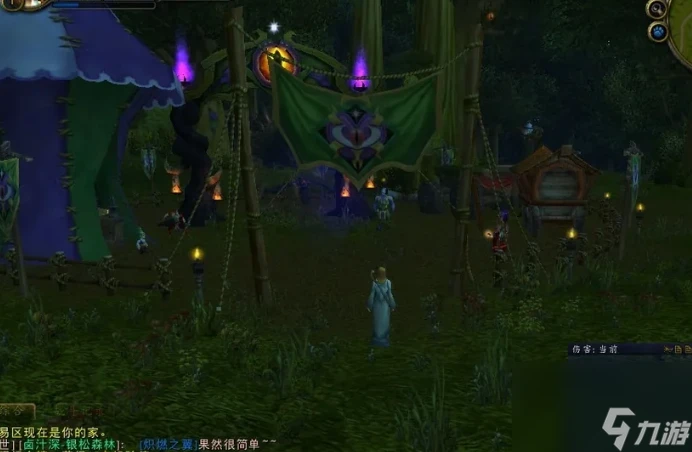Click the 卤汁深·银松森林 channel link in chat
Screen dimensions: 692x452
pyautogui.click(x=65, y=444)
